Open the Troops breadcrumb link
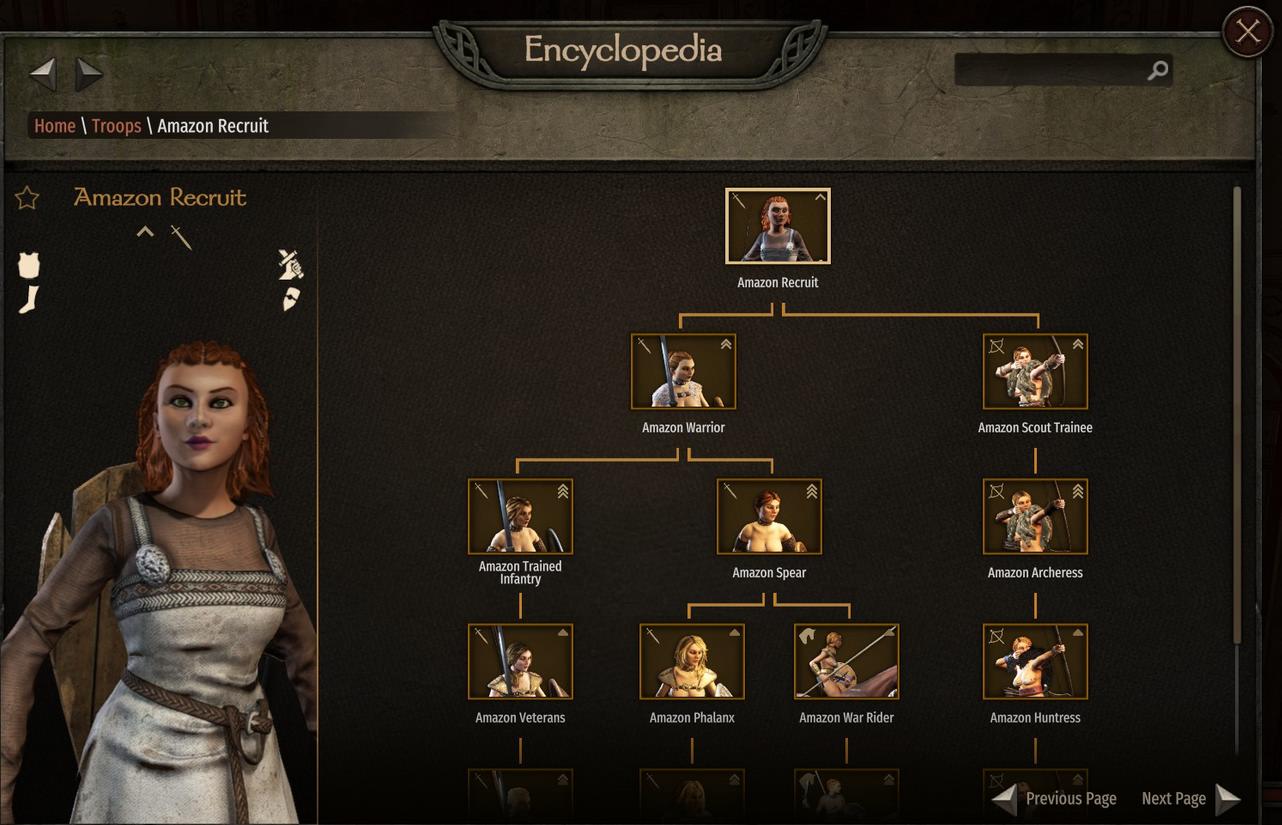 tap(116, 126)
